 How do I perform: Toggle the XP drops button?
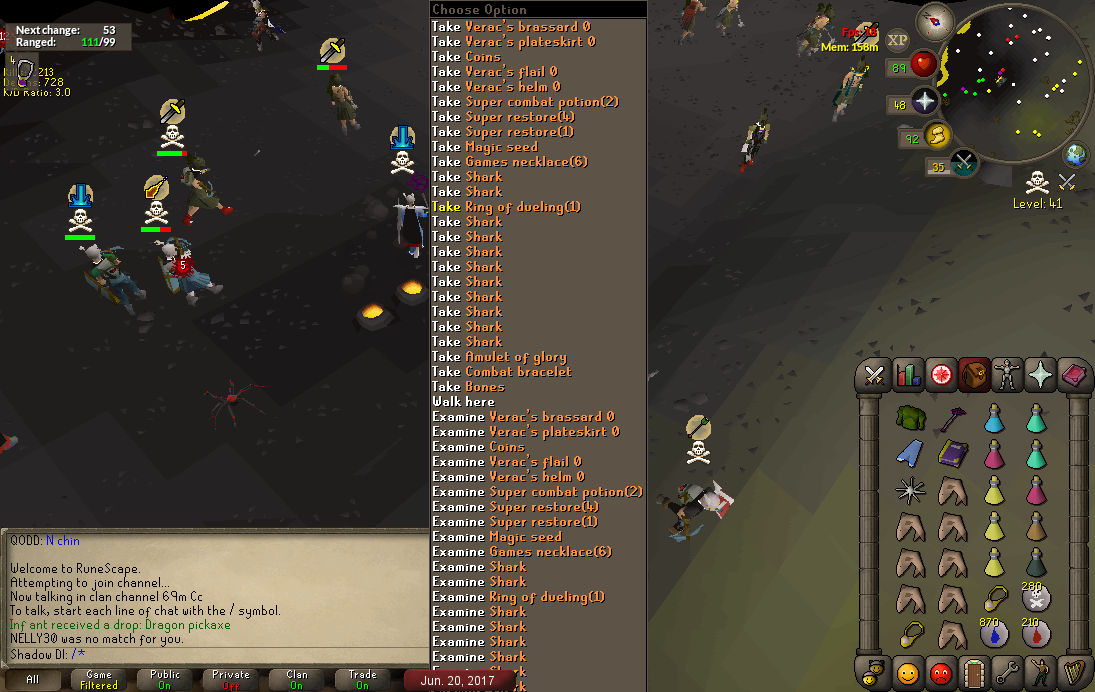click(x=897, y=40)
